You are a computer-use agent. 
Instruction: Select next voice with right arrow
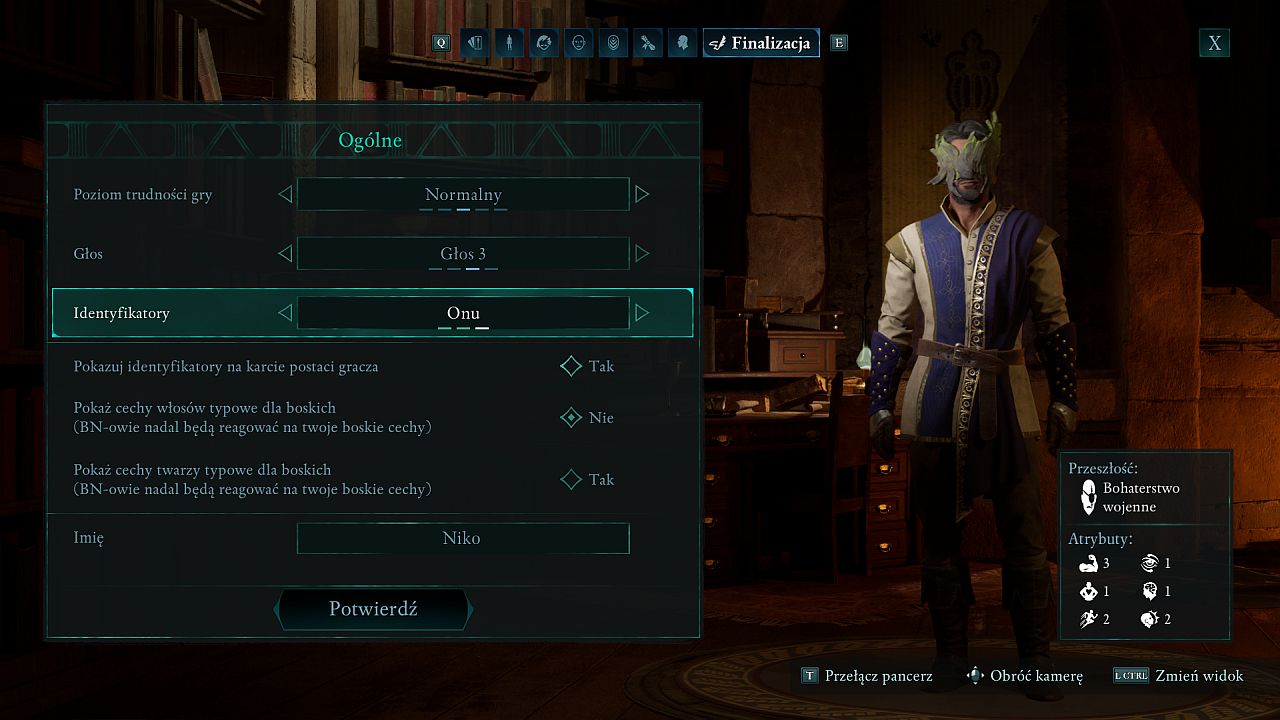point(642,254)
